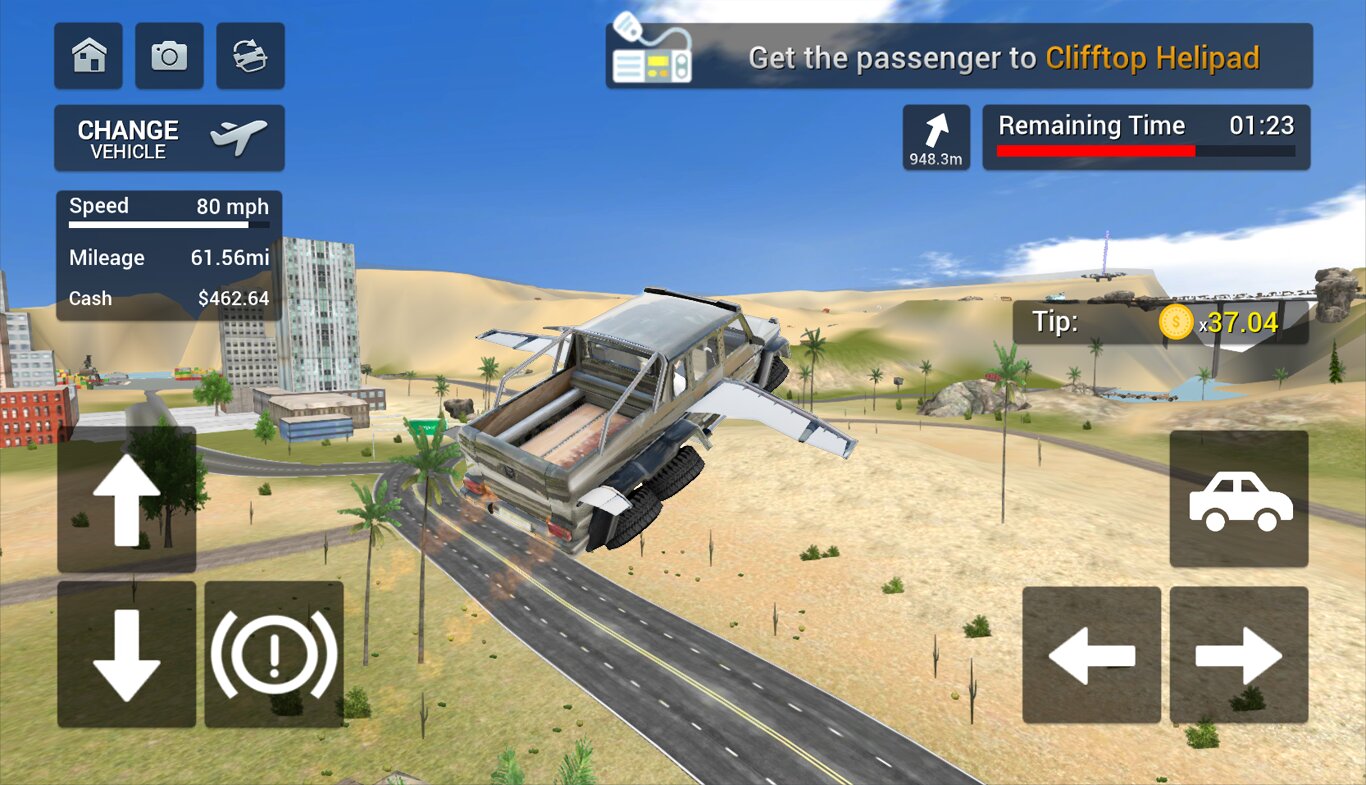This screenshot has width=1366, height=785.
Task: Switch to car driving mode
Action: point(1239,499)
